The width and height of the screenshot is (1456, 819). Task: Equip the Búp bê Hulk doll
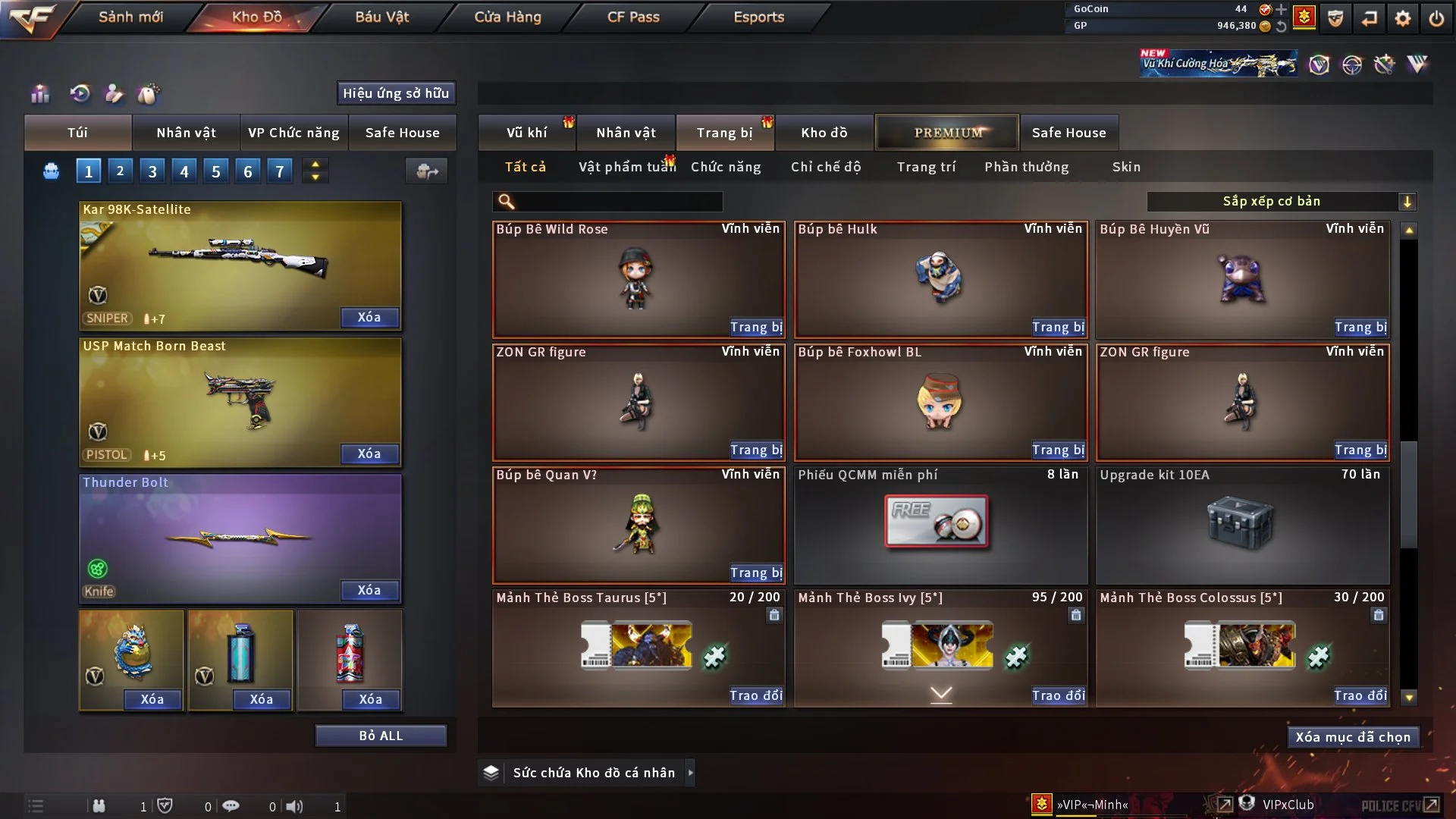(x=1058, y=328)
